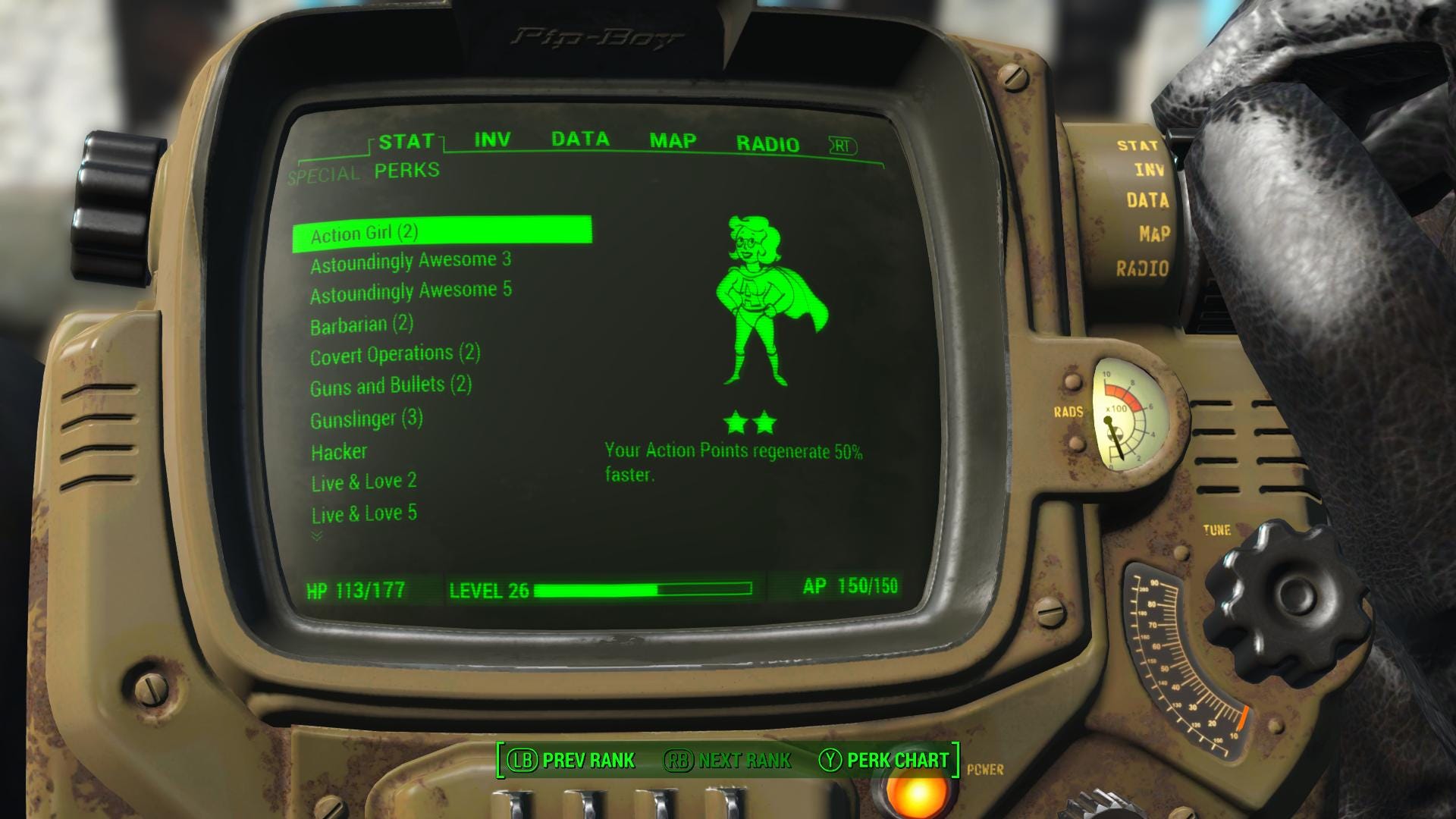This screenshot has width=1456, height=819.
Task: Choose Astoundingly Awesome 5 in list
Action: pyautogui.click(x=410, y=292)
